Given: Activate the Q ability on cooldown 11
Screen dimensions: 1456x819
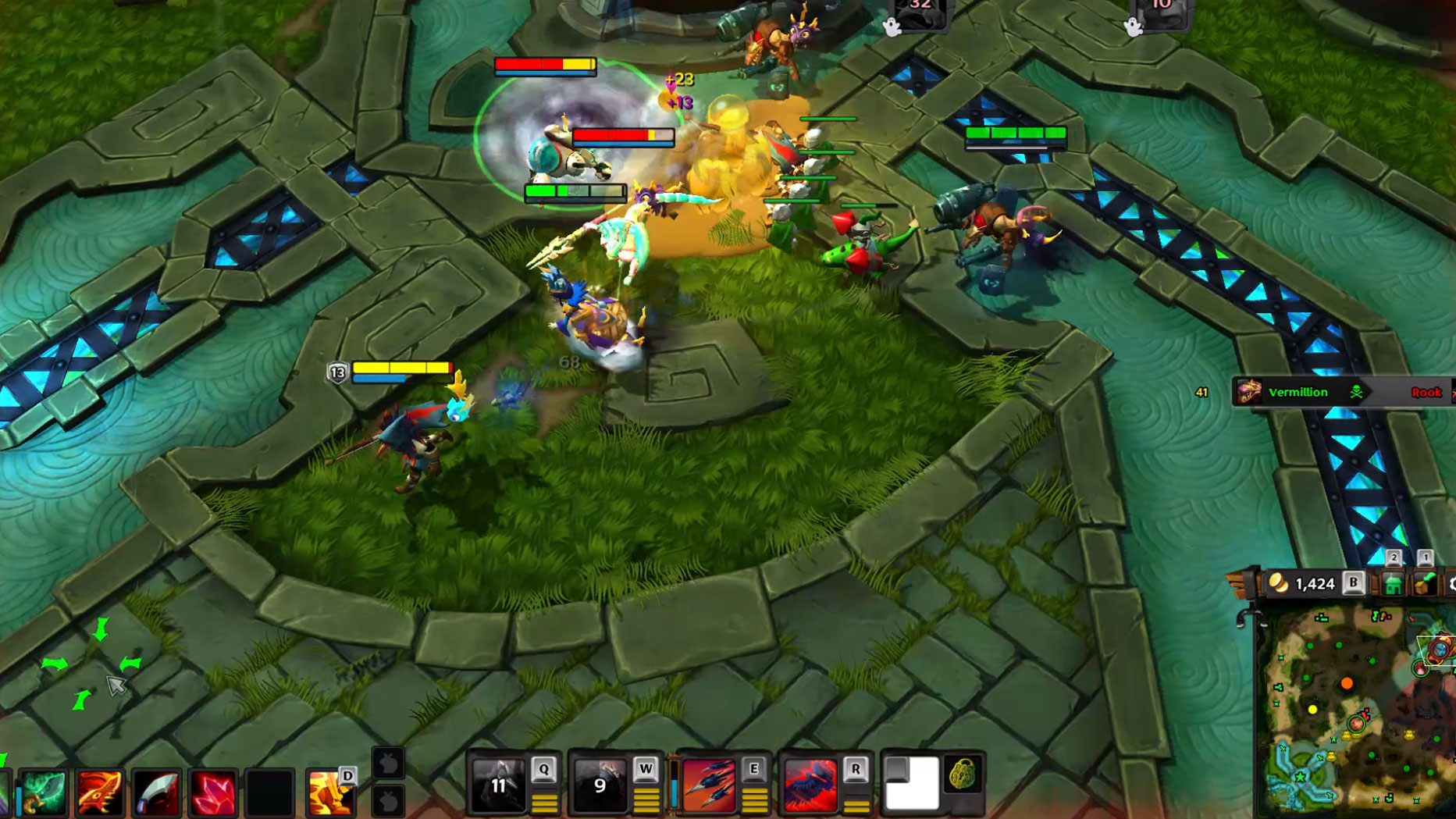Looking at the screenshot, I should pyautogui.click(x=498, y=784).
